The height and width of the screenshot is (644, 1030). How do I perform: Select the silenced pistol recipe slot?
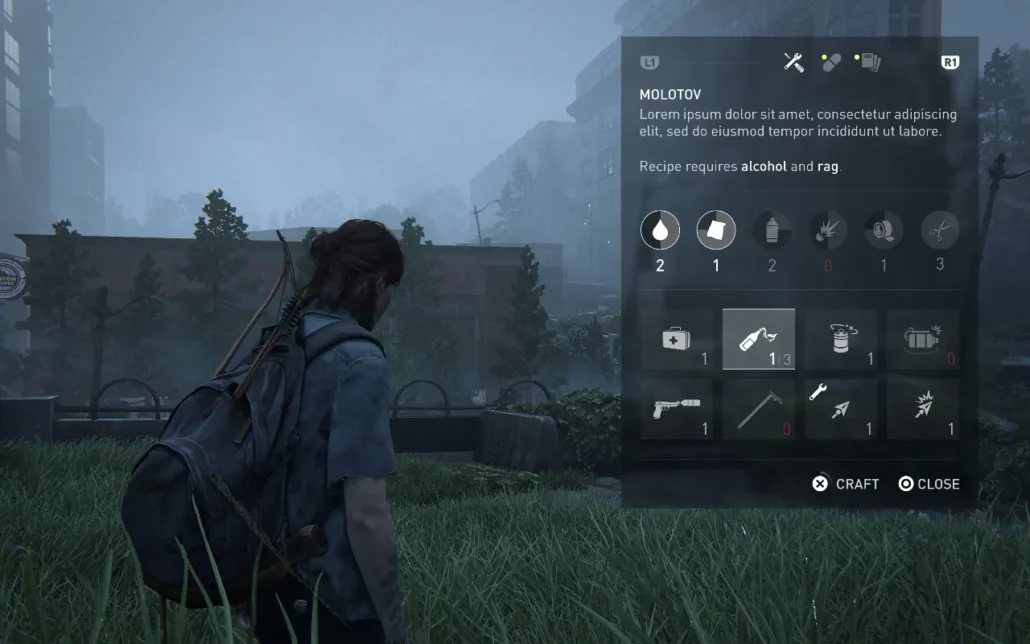point(677,409)
